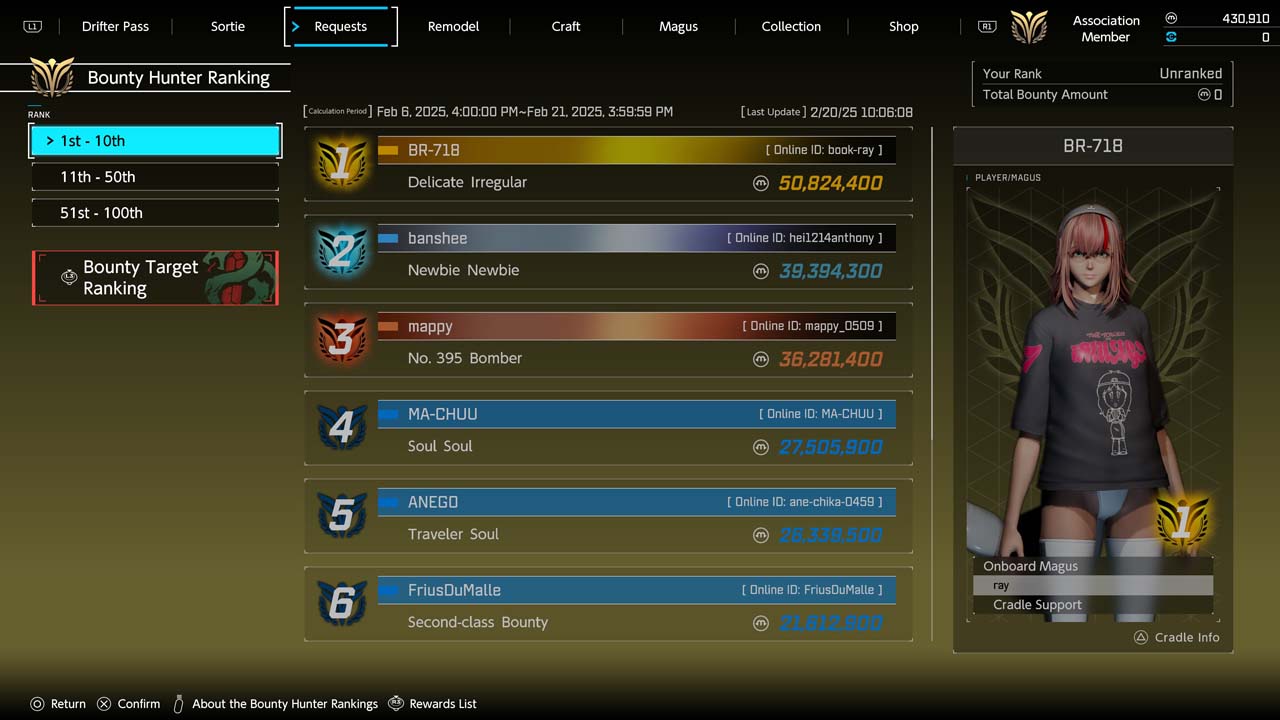Show ranks 51st - 100th
The width and height of the screenshot is (1280, 720).
[x=155, y=213]
